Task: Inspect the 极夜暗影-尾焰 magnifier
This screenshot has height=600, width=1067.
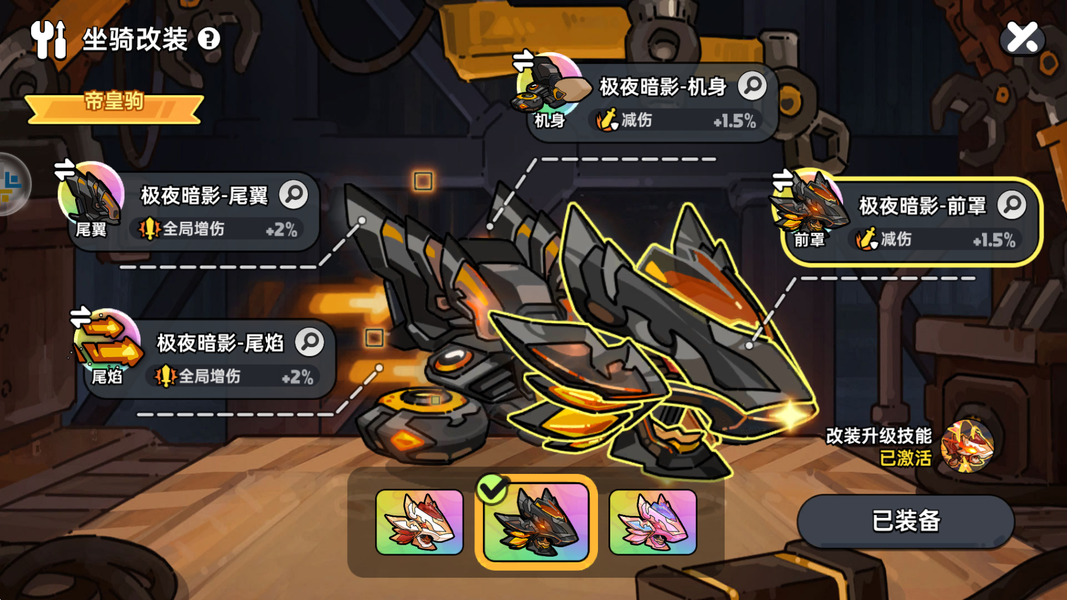Action: (309, 342)
